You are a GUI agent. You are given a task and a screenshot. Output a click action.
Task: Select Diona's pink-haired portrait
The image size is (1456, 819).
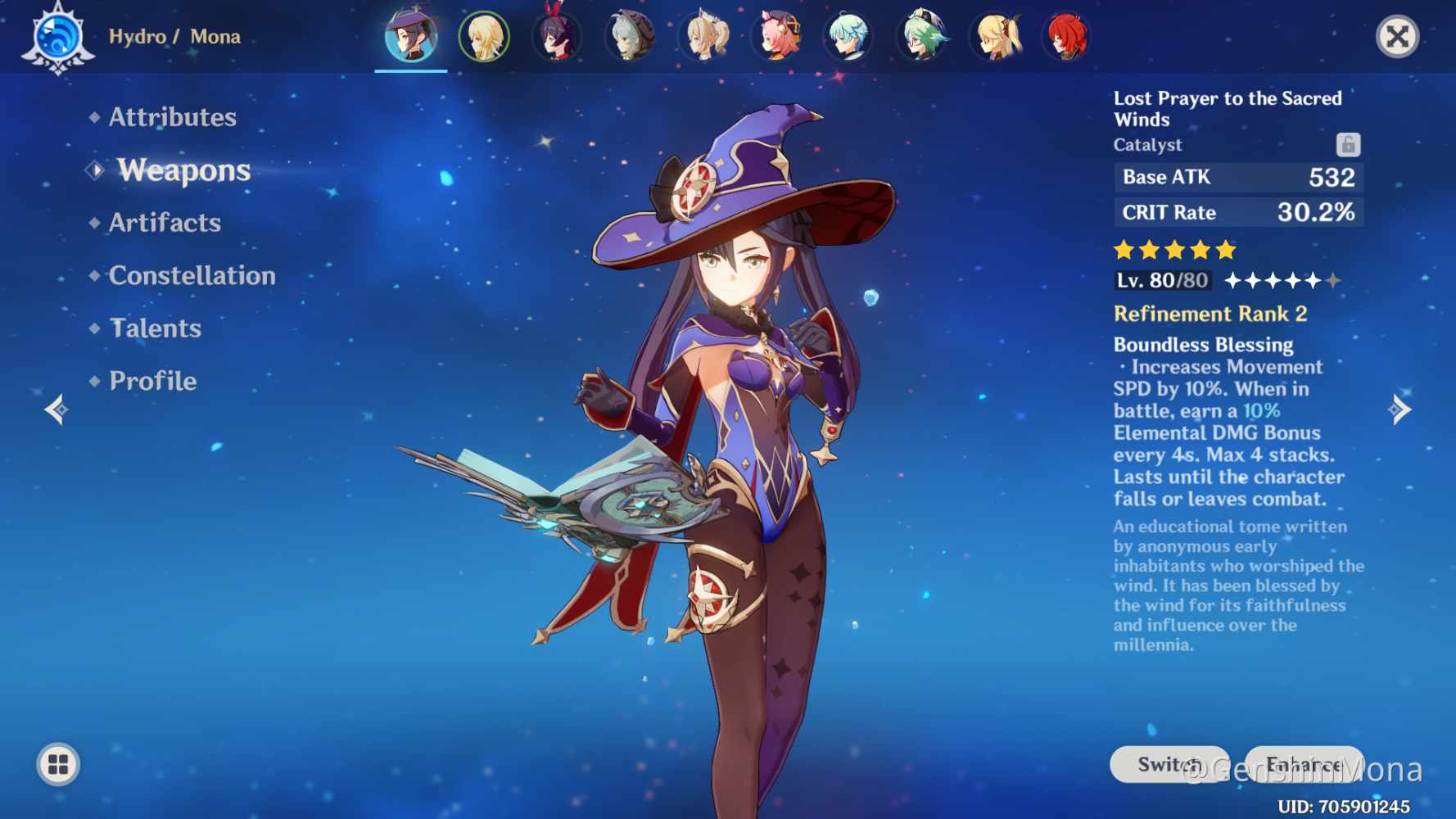click(x=776, y=37)
